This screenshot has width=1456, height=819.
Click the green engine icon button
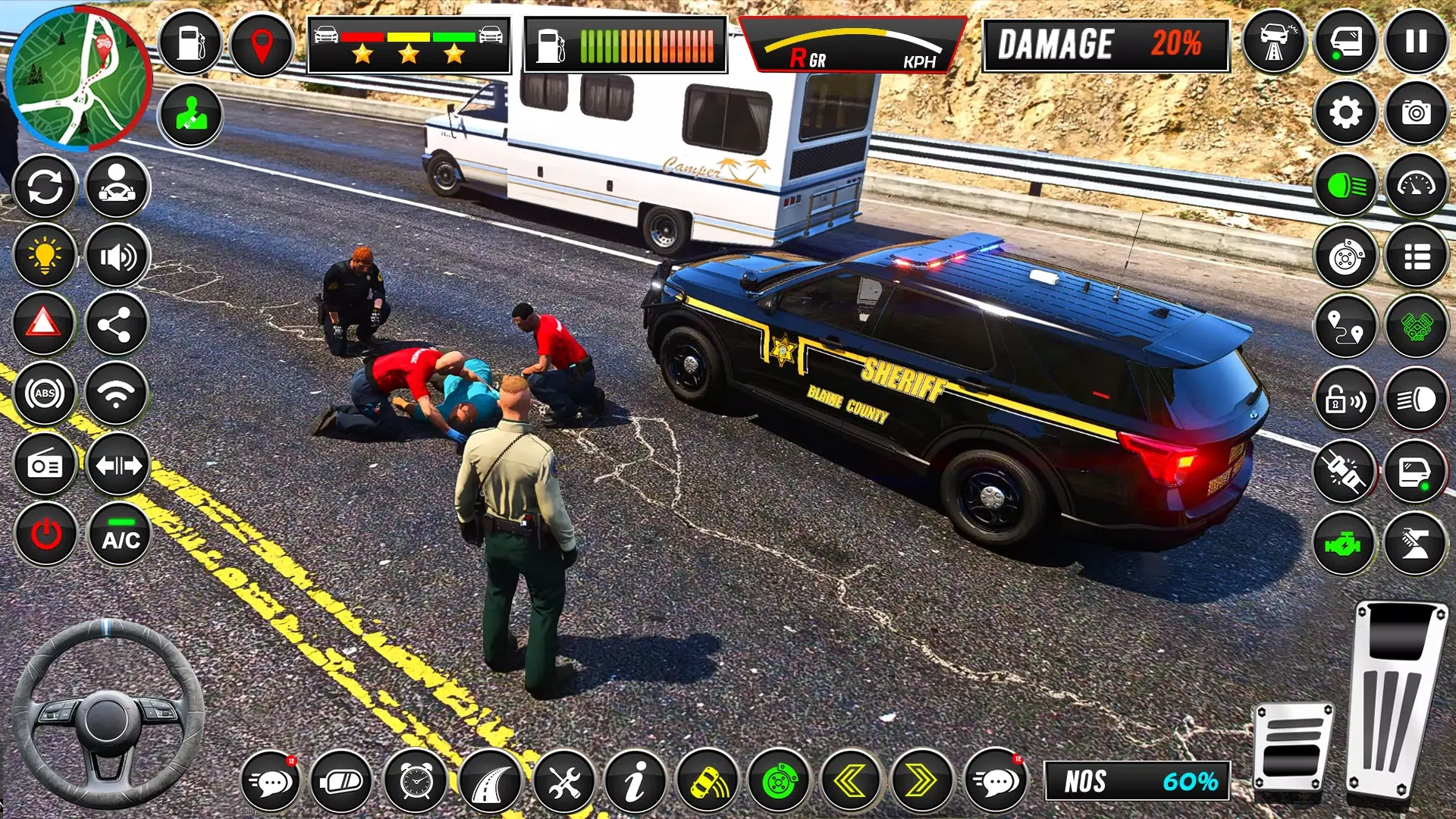(1344, 544)
